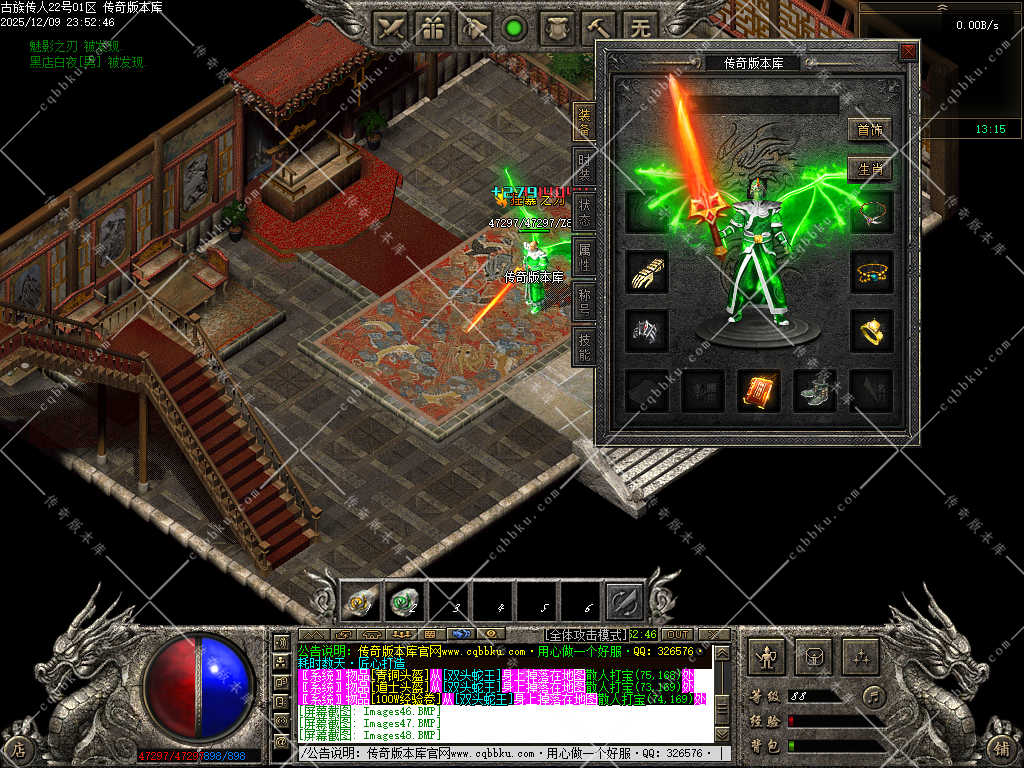Select the golden glove equipment slot
Viewport: 1024px width, 768px height.
[x=647, y=271]
